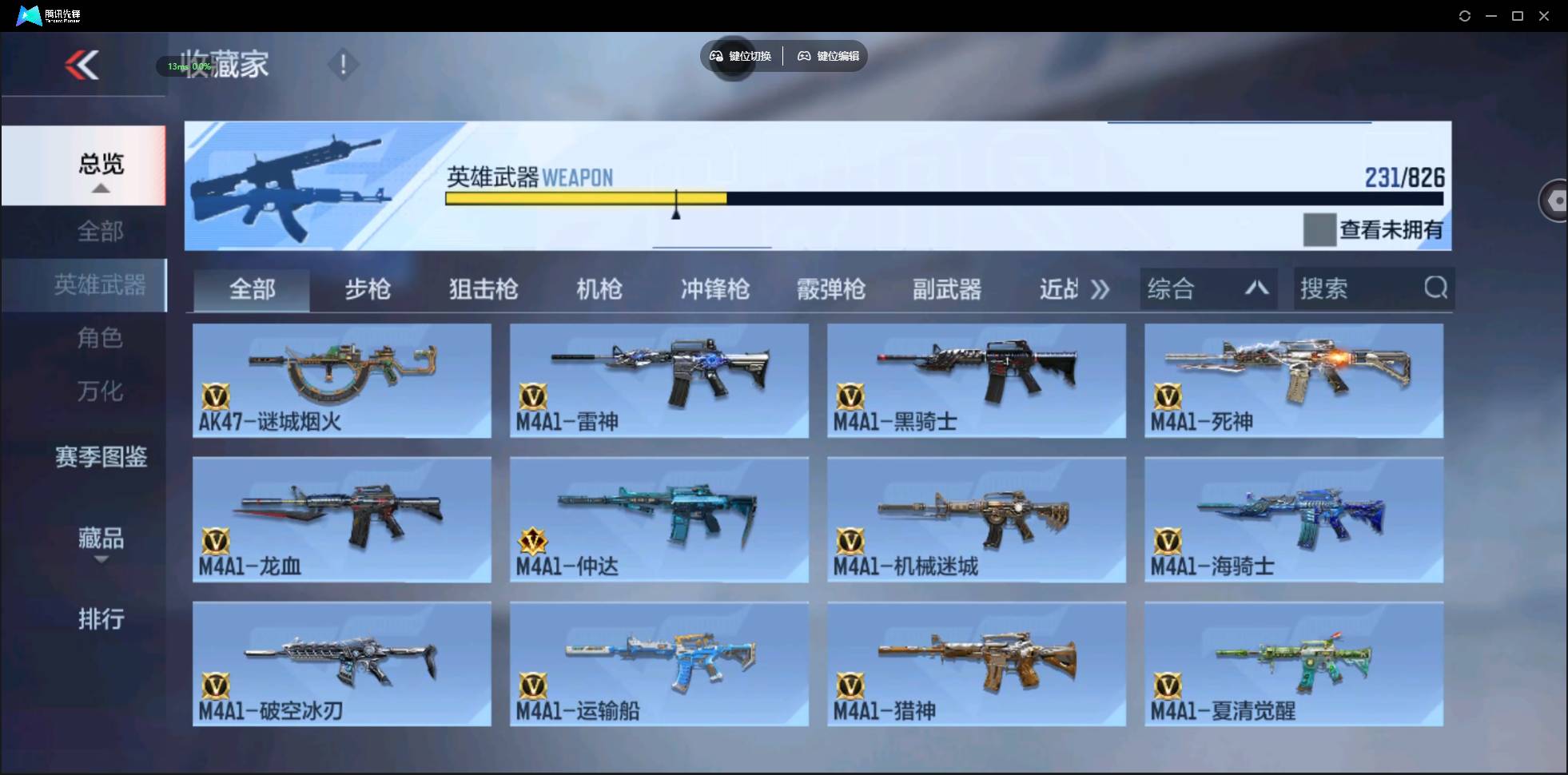Open the floating circular widget on the right edge
This screenshot has height=775, width=1568.
pyautogui.click(x=1554, y=200)
